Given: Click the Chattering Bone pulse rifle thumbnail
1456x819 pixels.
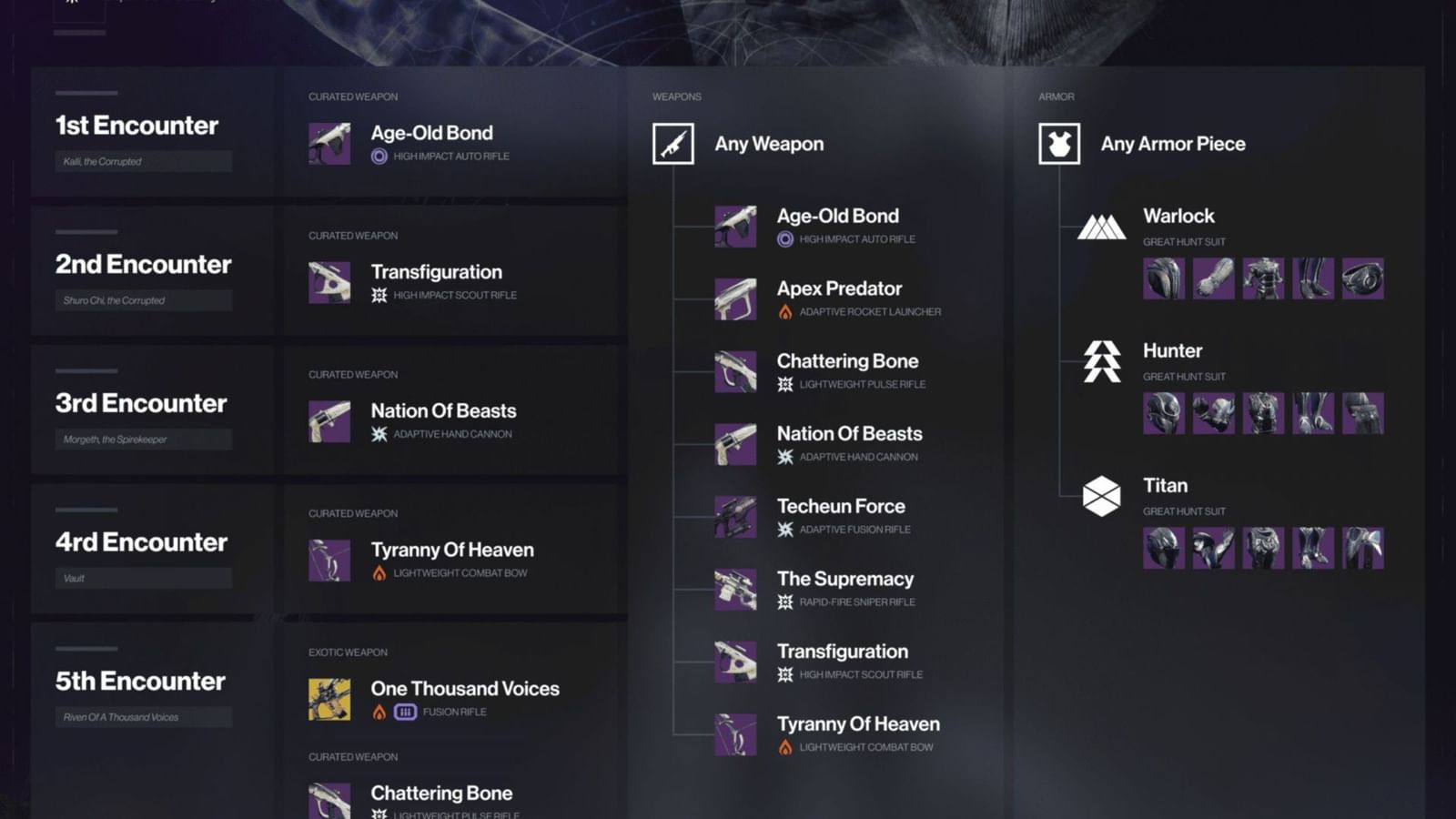Looking at the screenshot, I should pos(734,371).
